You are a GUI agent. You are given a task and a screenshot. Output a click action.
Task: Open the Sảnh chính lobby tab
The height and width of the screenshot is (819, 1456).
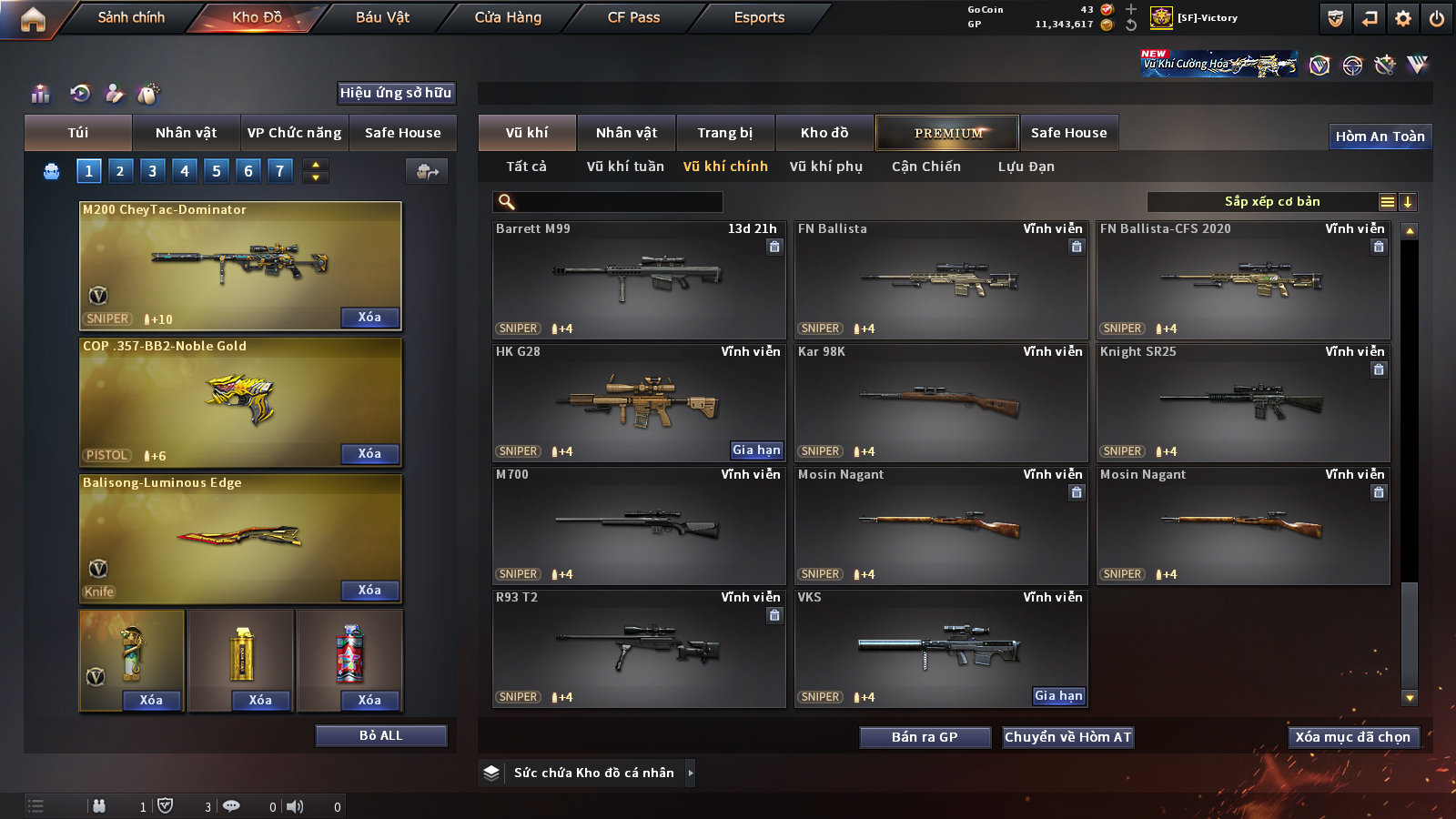131,17
